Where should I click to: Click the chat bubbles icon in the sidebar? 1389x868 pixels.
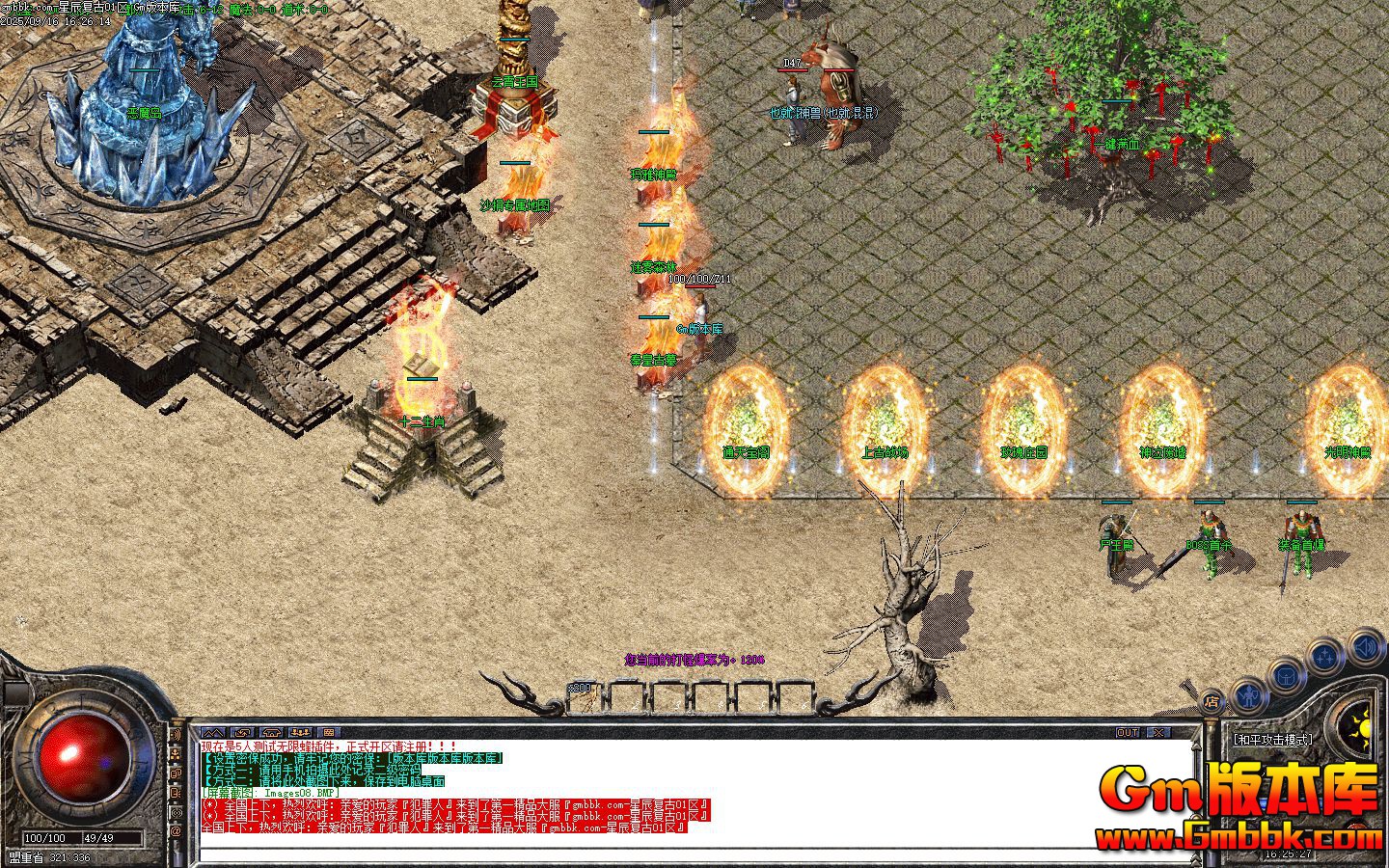tap(177, 773)
